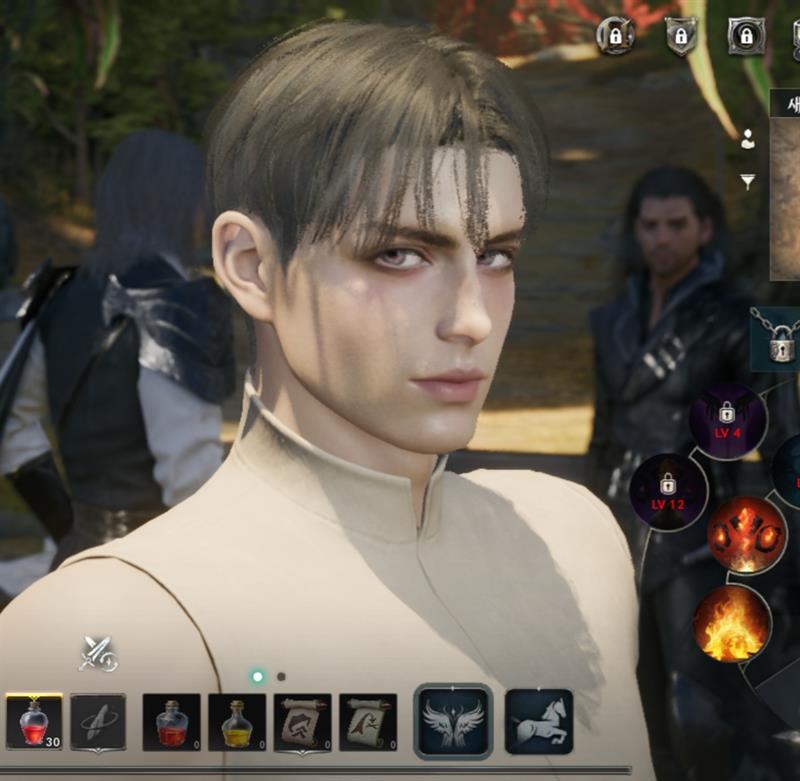This screenshot has height=781, width=800.
Task: Select the feather quill hotbar slot
Action: click(x=98, y=722)
